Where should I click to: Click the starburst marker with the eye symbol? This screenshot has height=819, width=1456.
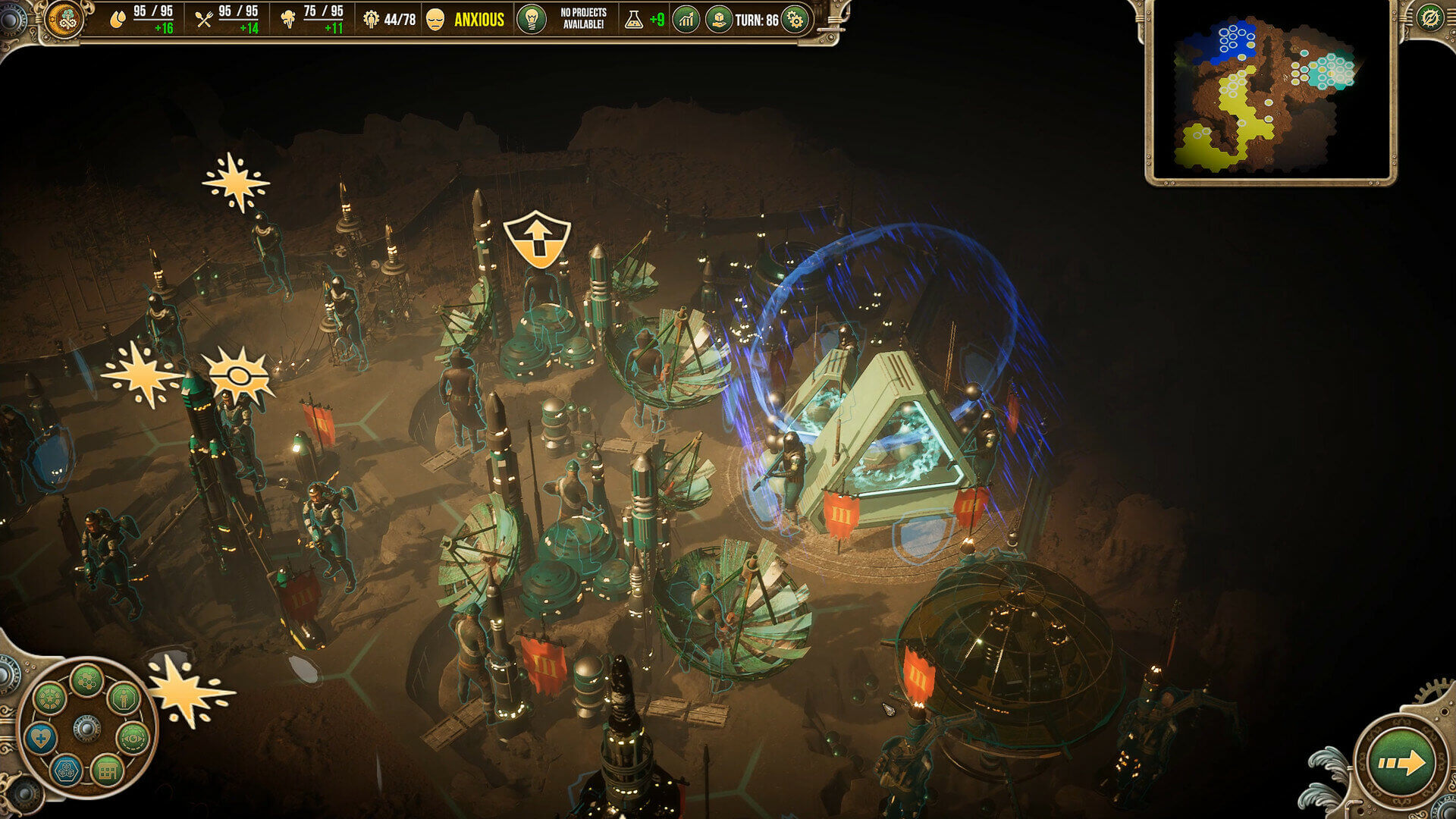tap(237, 377)
